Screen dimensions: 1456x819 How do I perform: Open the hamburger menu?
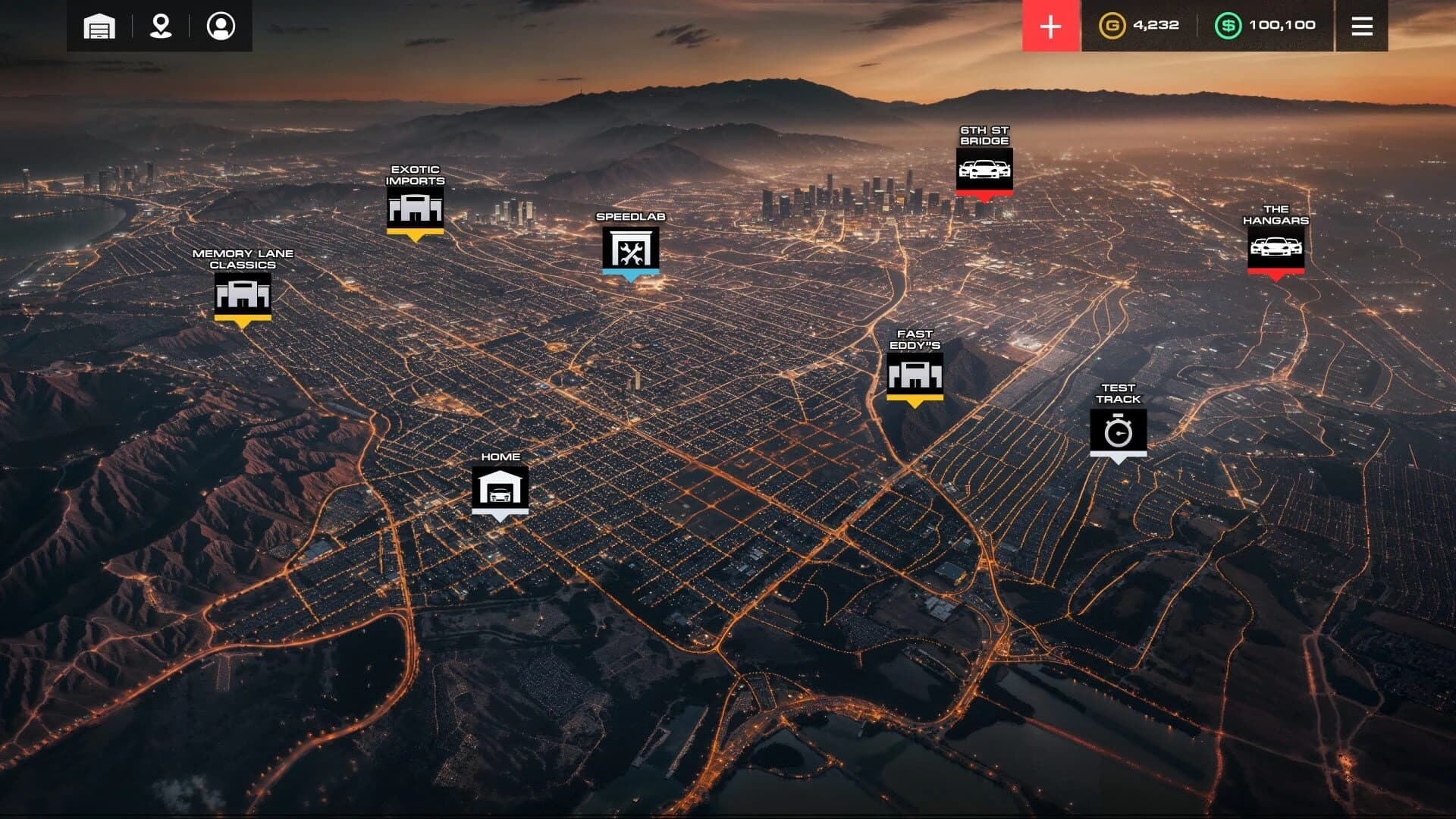(1362, 25)
